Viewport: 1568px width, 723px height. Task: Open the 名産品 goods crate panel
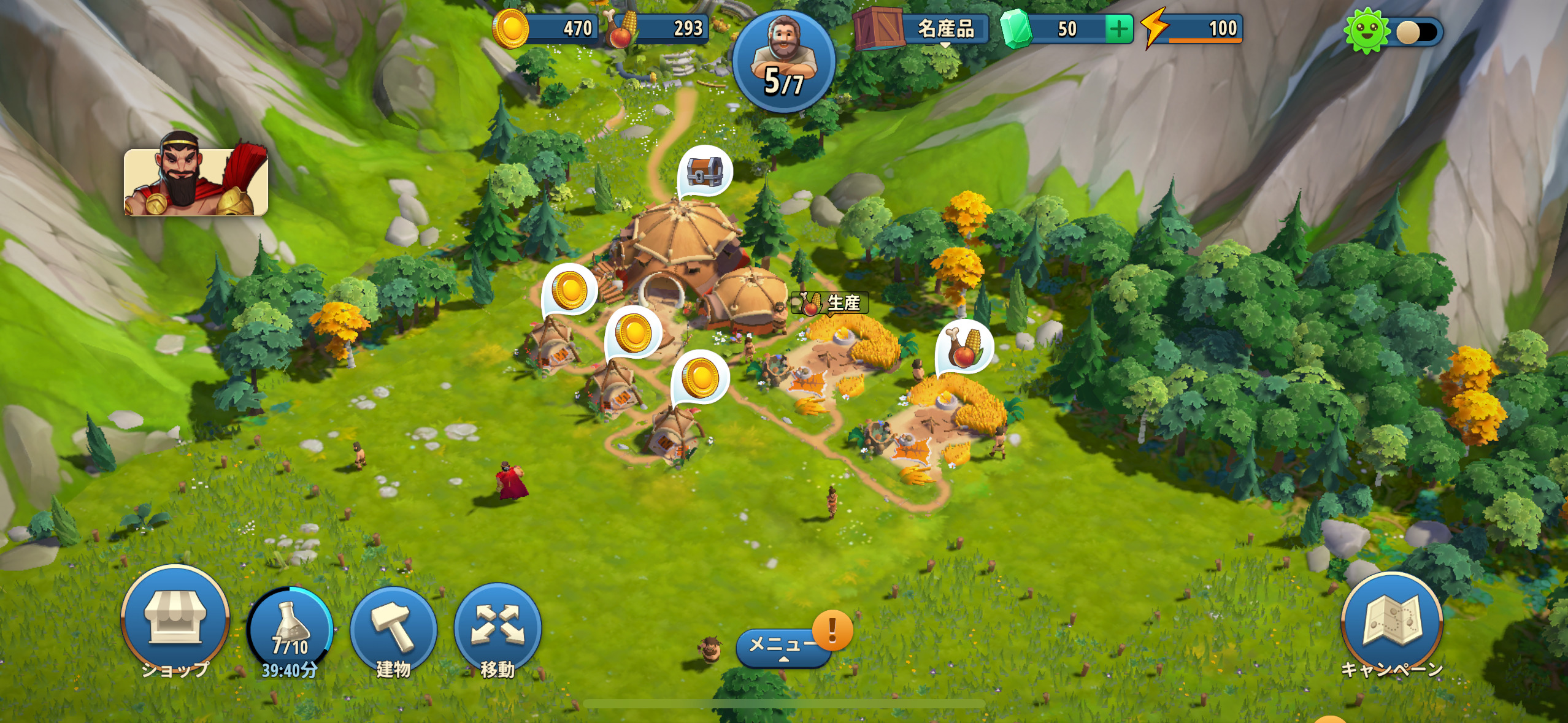(921, 29)
